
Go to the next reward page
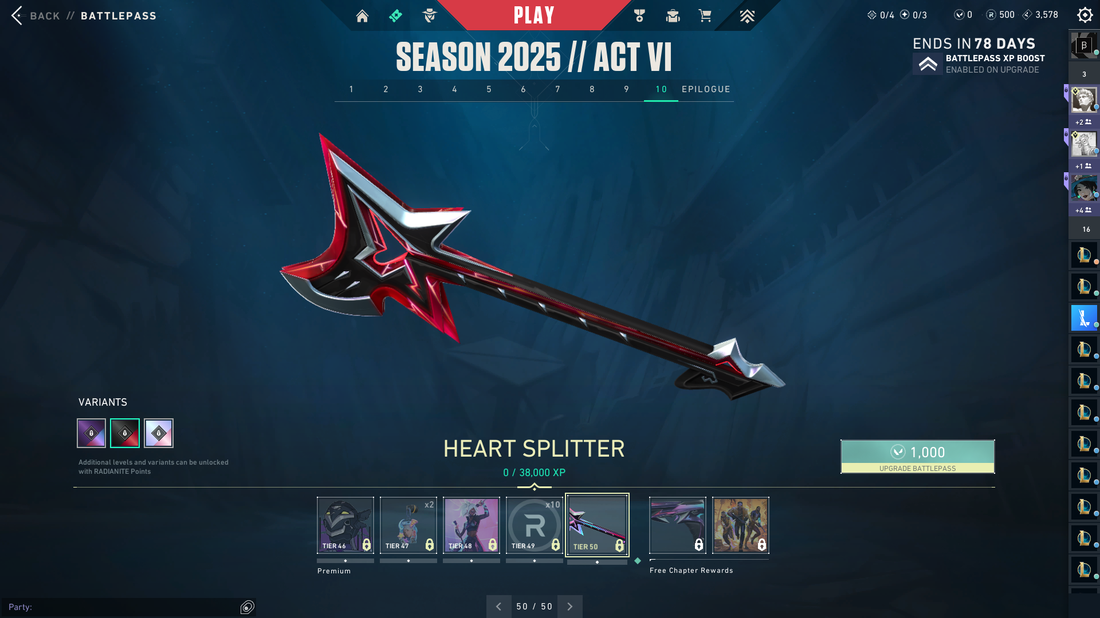point(570,606)
